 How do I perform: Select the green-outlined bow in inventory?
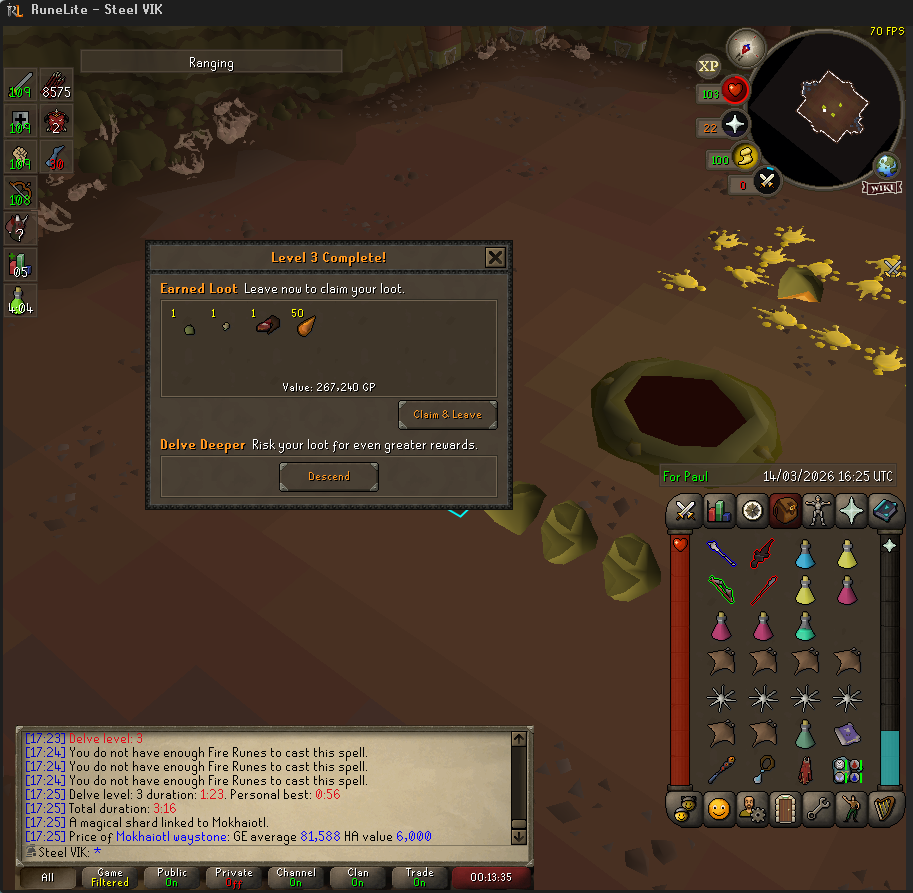(721, 589)
